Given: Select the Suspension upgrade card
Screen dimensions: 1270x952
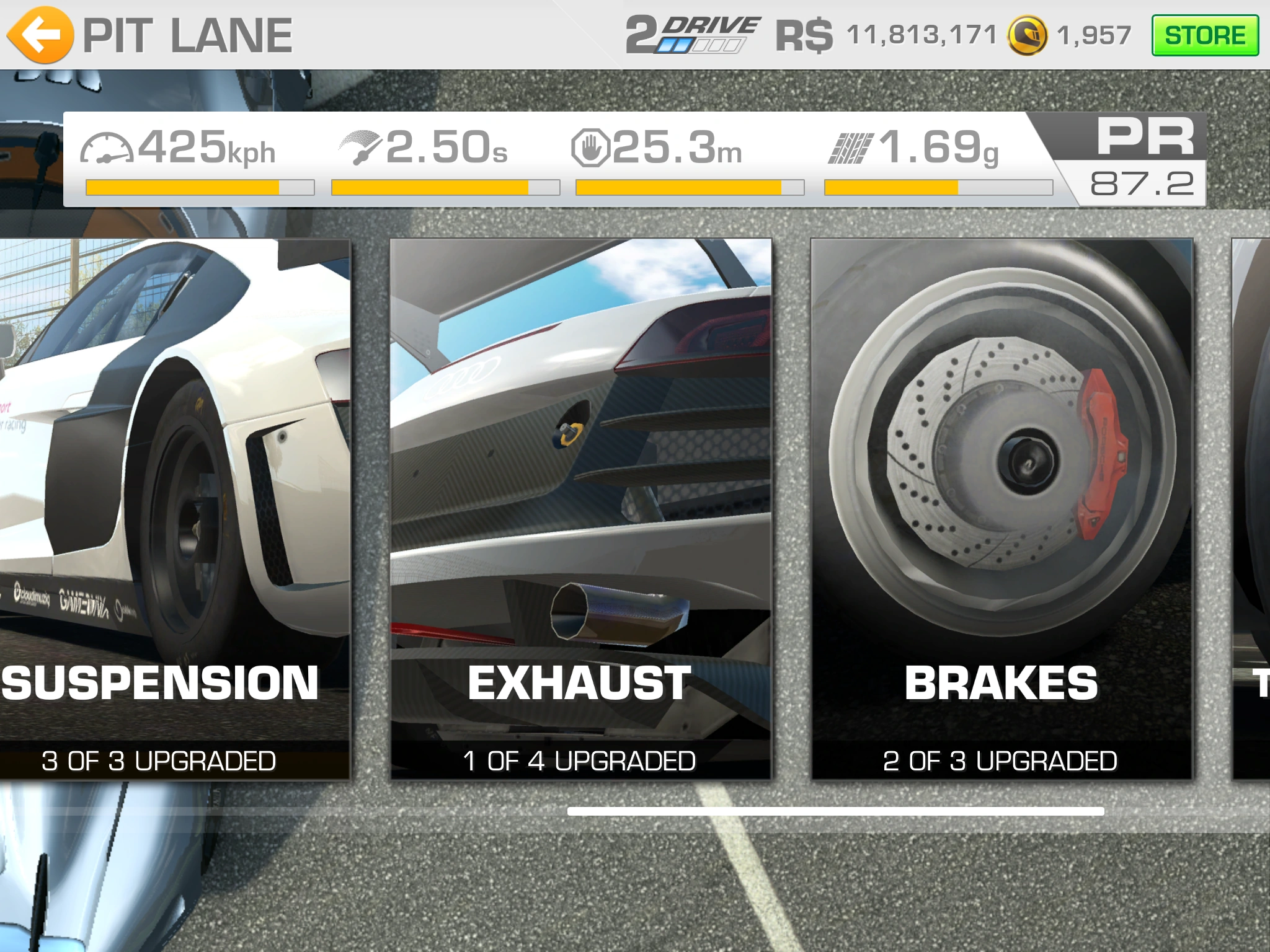Looking at the screenshot, I should (174, 508).
